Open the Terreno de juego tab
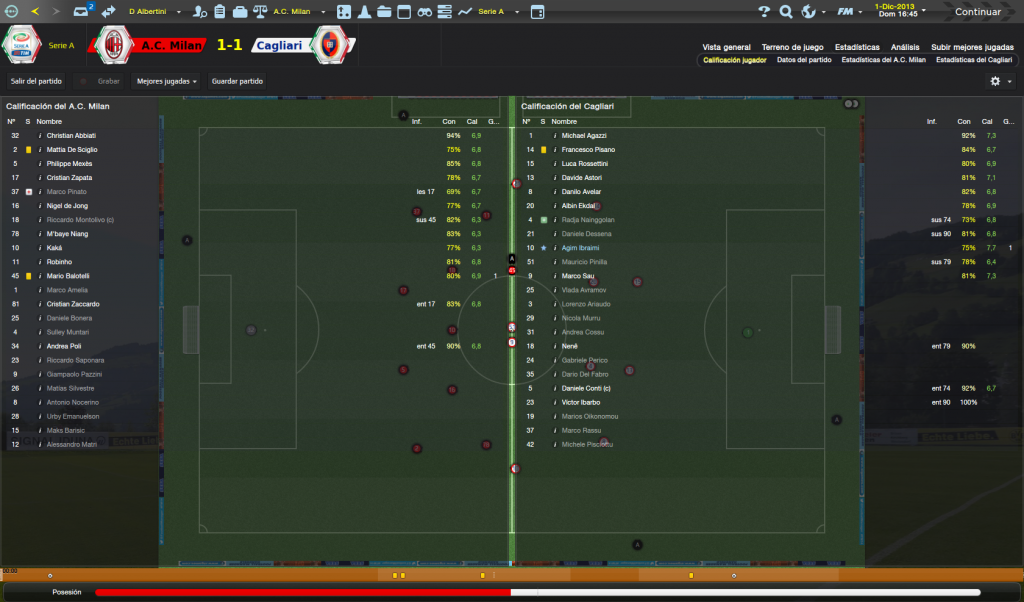Screen dimensions: 1024x602 pos(792,47)
